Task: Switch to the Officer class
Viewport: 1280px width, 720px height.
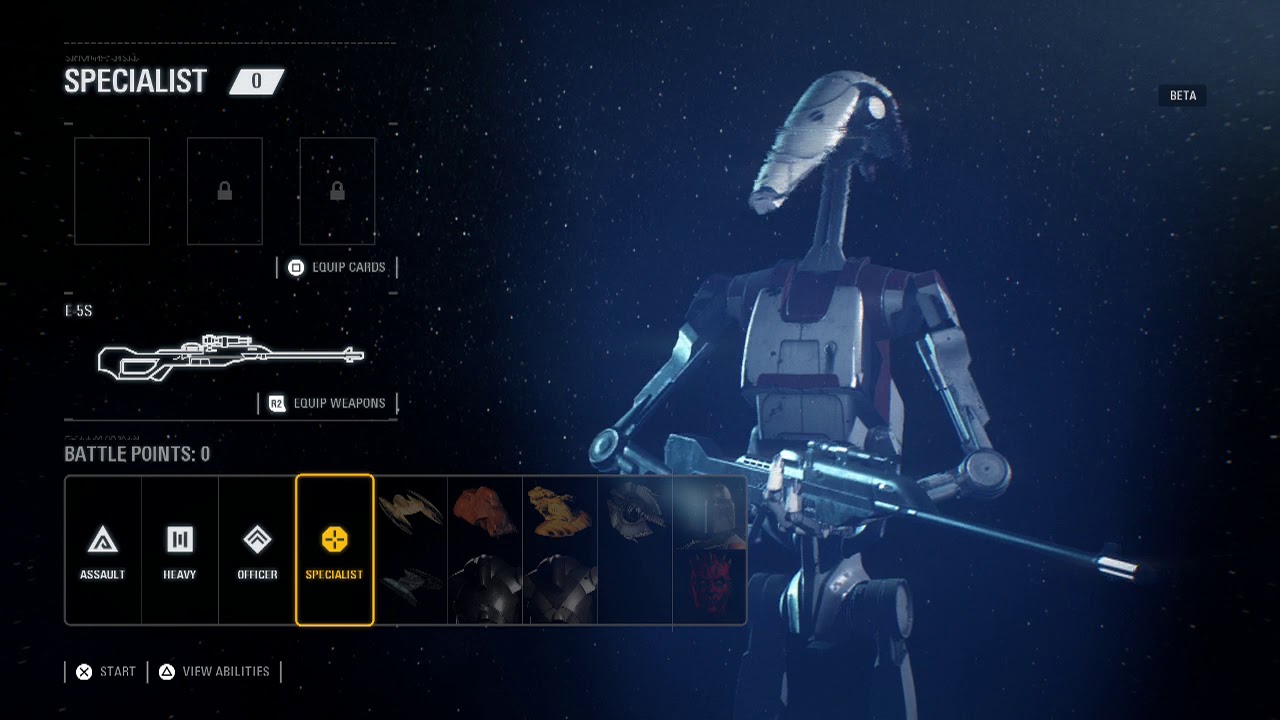Action: [257, 550]
